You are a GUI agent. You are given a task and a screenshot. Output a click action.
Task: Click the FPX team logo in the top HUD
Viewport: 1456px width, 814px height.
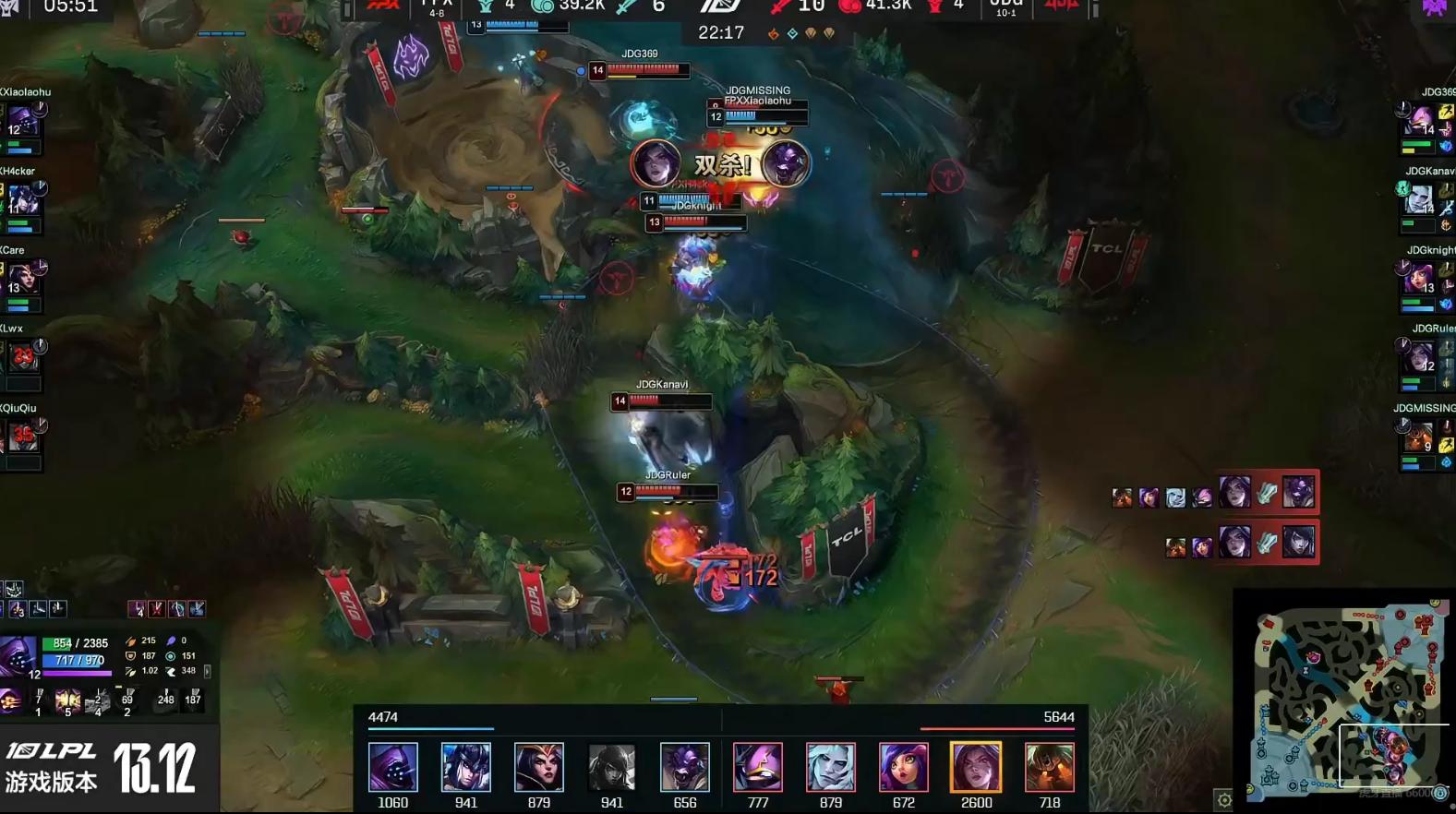pyautogui.click(x=381, y=8)
